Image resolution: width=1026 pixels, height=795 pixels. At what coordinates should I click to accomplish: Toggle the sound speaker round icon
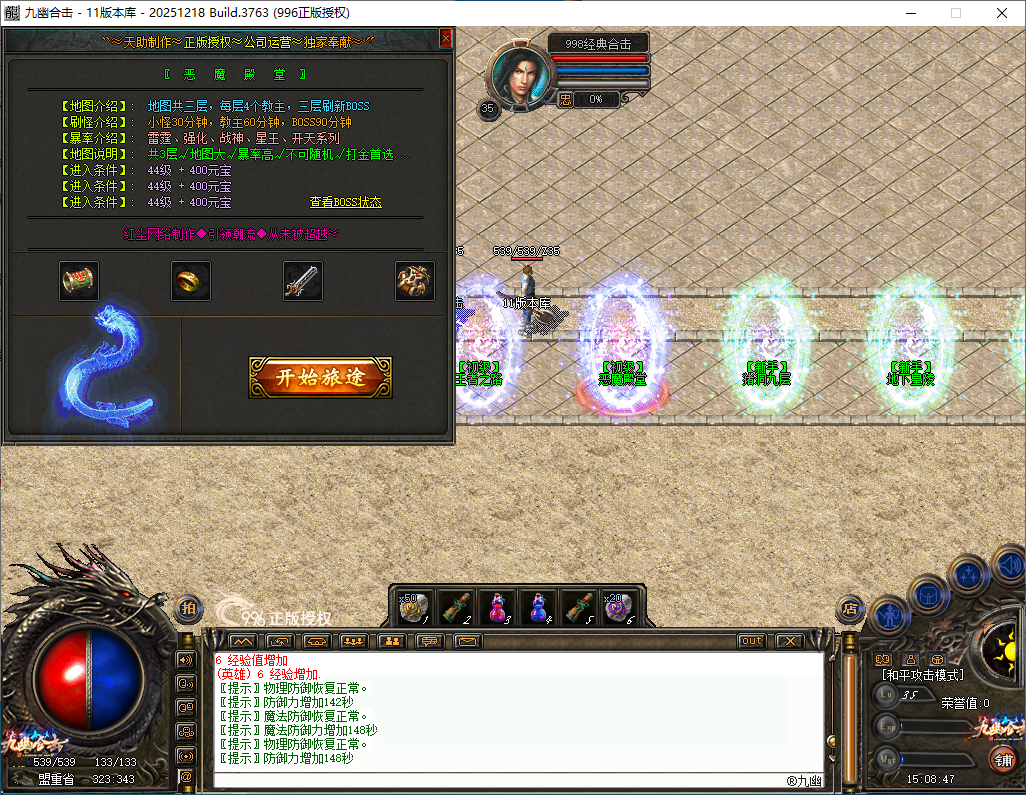coord(1008,566)
